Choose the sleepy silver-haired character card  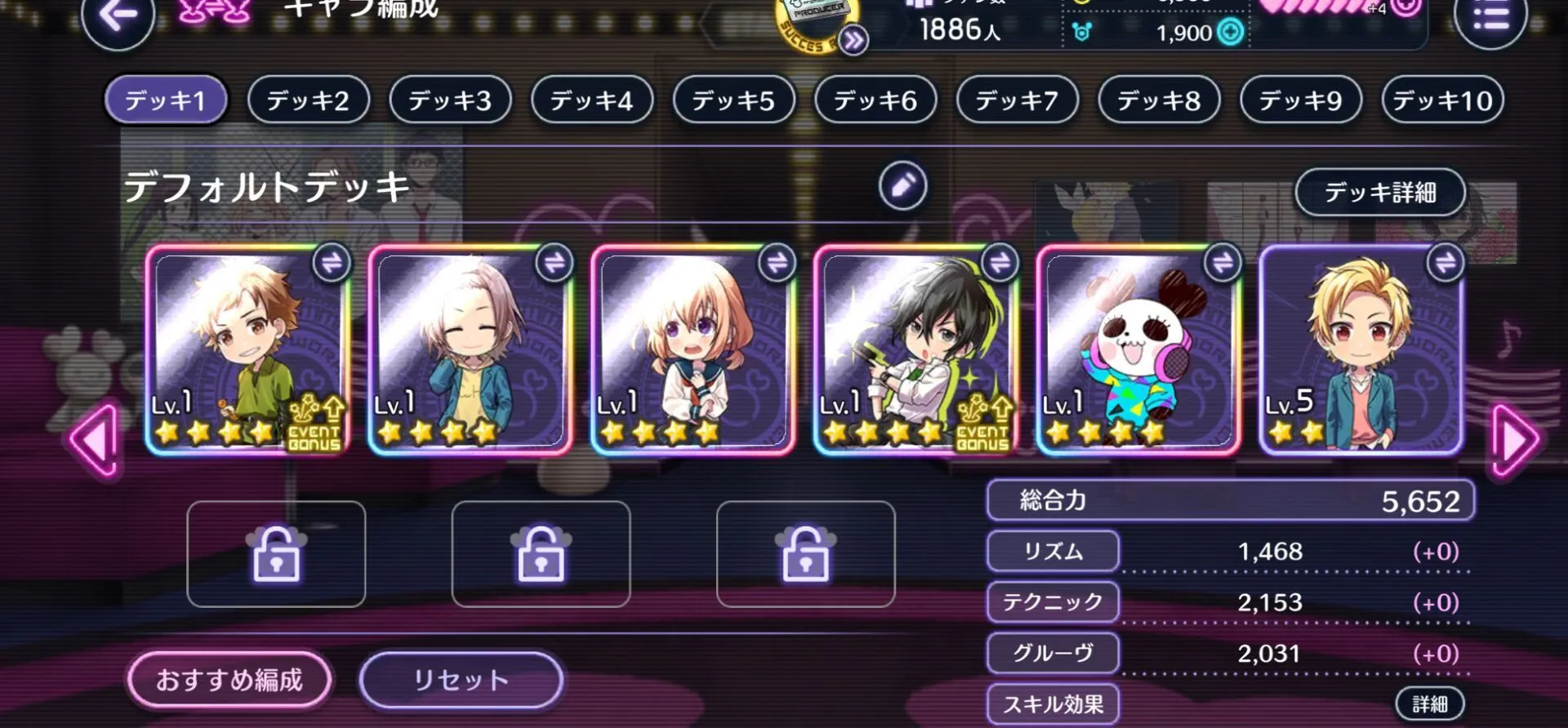coord(470,351)
